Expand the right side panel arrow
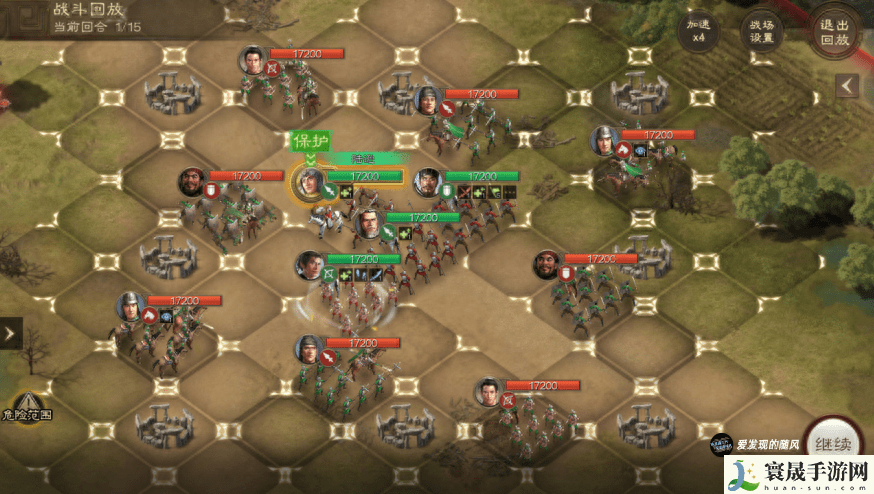 847,86
